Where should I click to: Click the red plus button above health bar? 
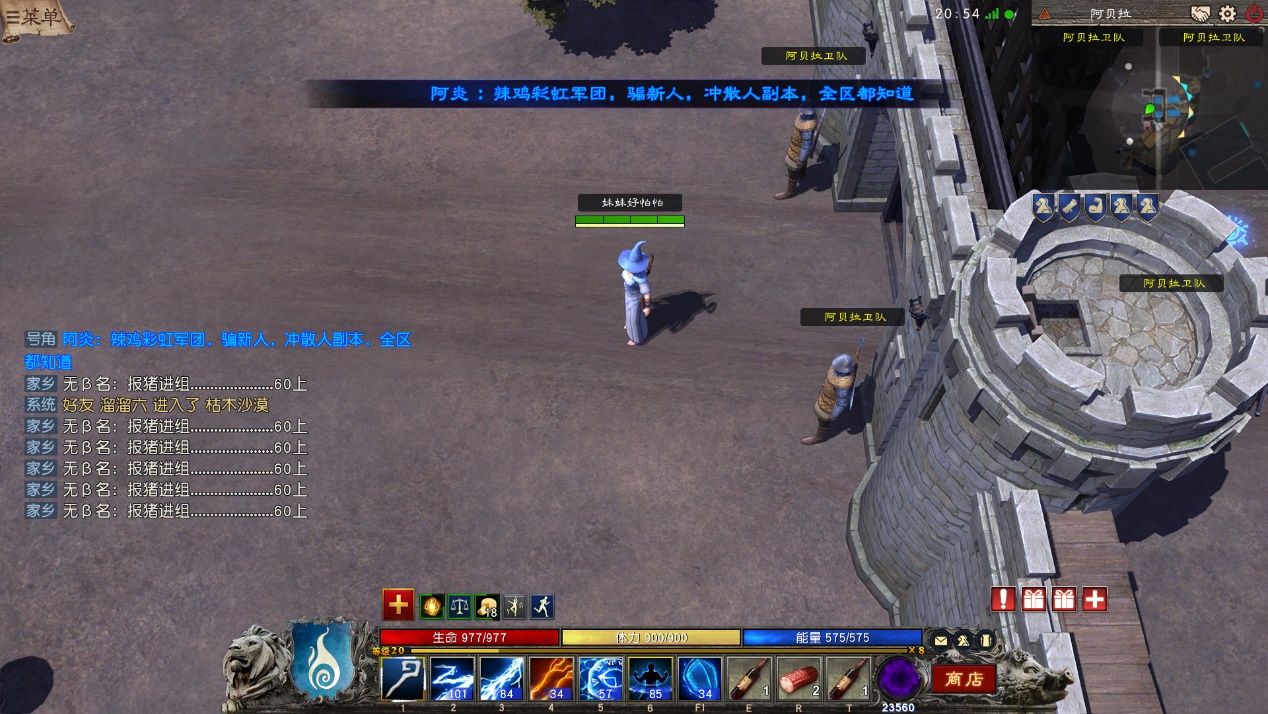tap(398, 604)
